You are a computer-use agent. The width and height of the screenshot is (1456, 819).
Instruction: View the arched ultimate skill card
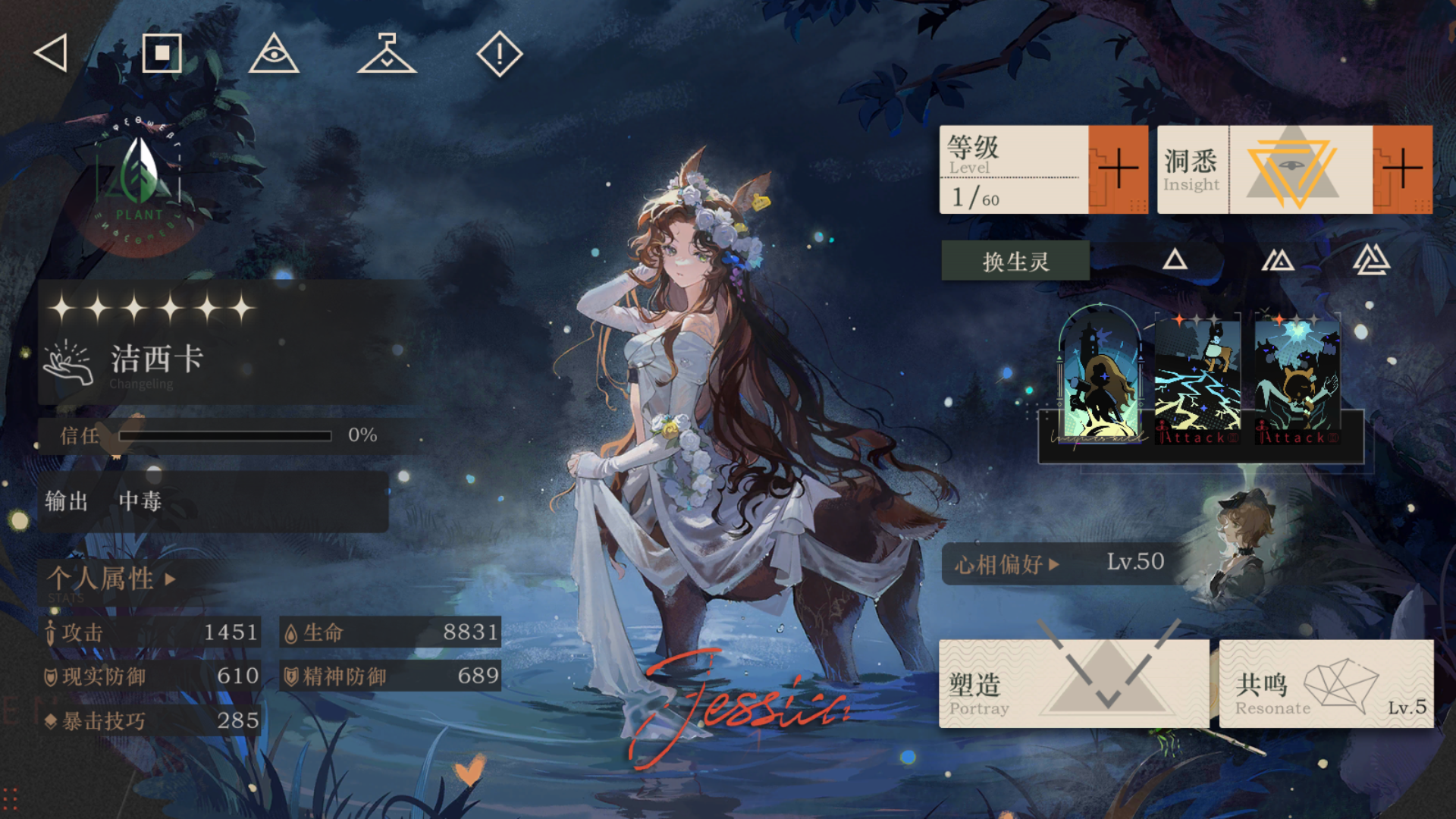[x=1100, y=375]
